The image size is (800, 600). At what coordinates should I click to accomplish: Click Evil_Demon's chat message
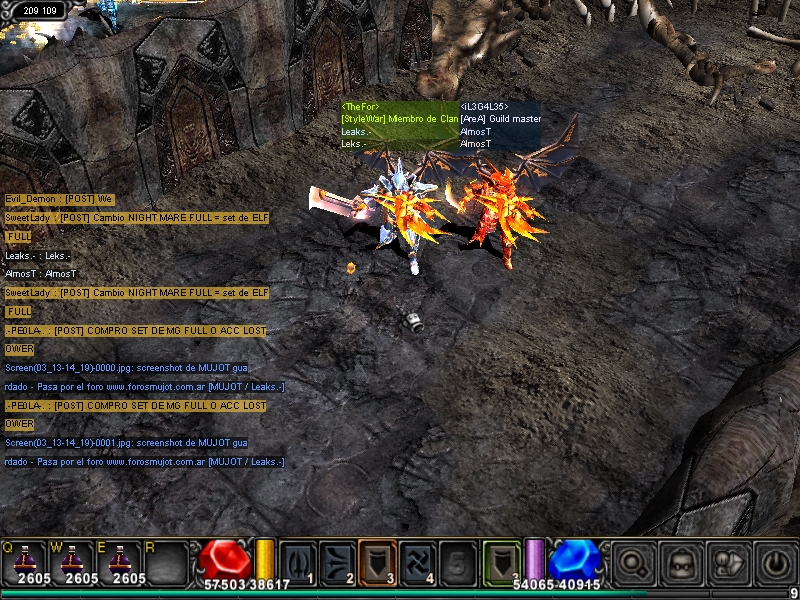coord(59,199)
